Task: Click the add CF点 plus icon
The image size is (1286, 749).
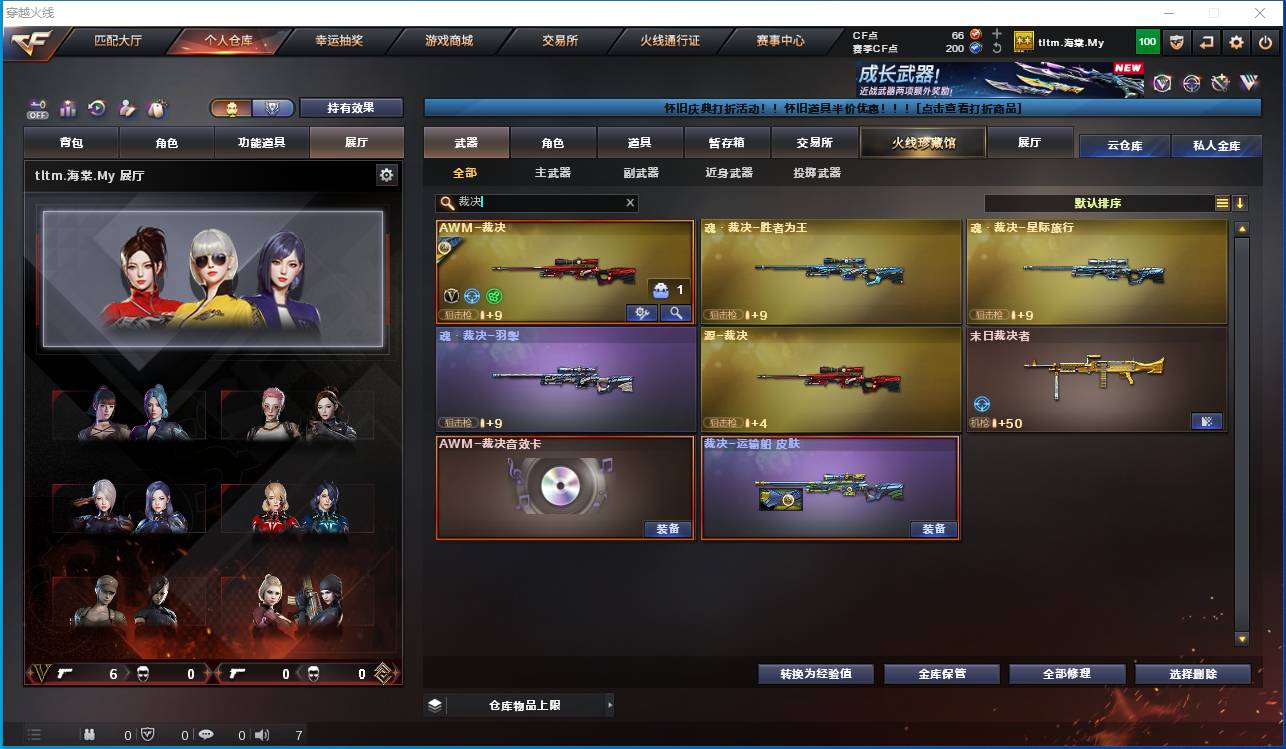Action: [x=997, y=34]
